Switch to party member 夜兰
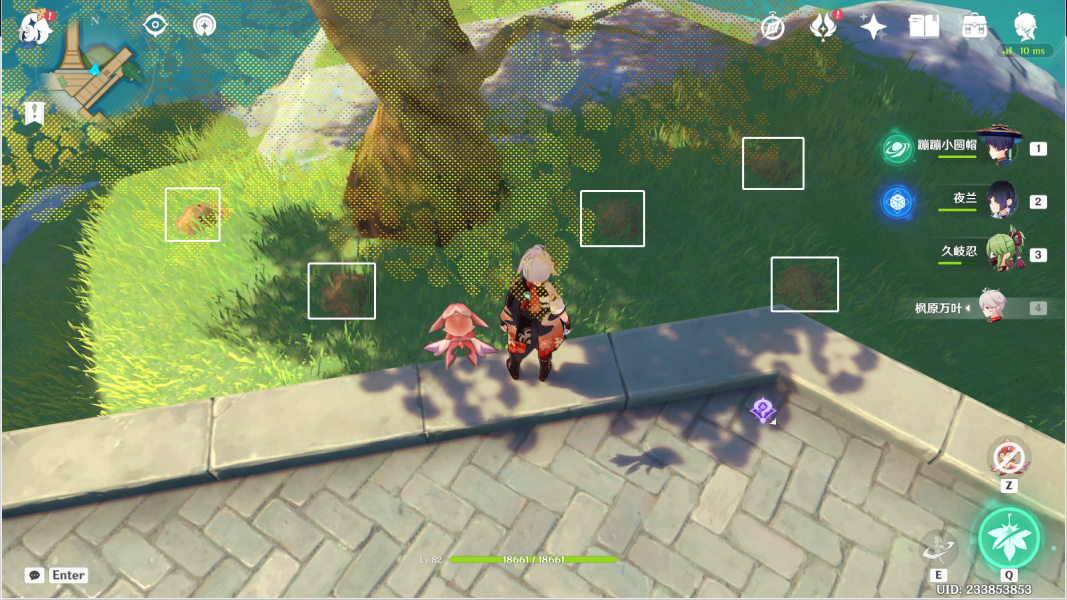1067x600 pixels. click(x=1001, y=200)
